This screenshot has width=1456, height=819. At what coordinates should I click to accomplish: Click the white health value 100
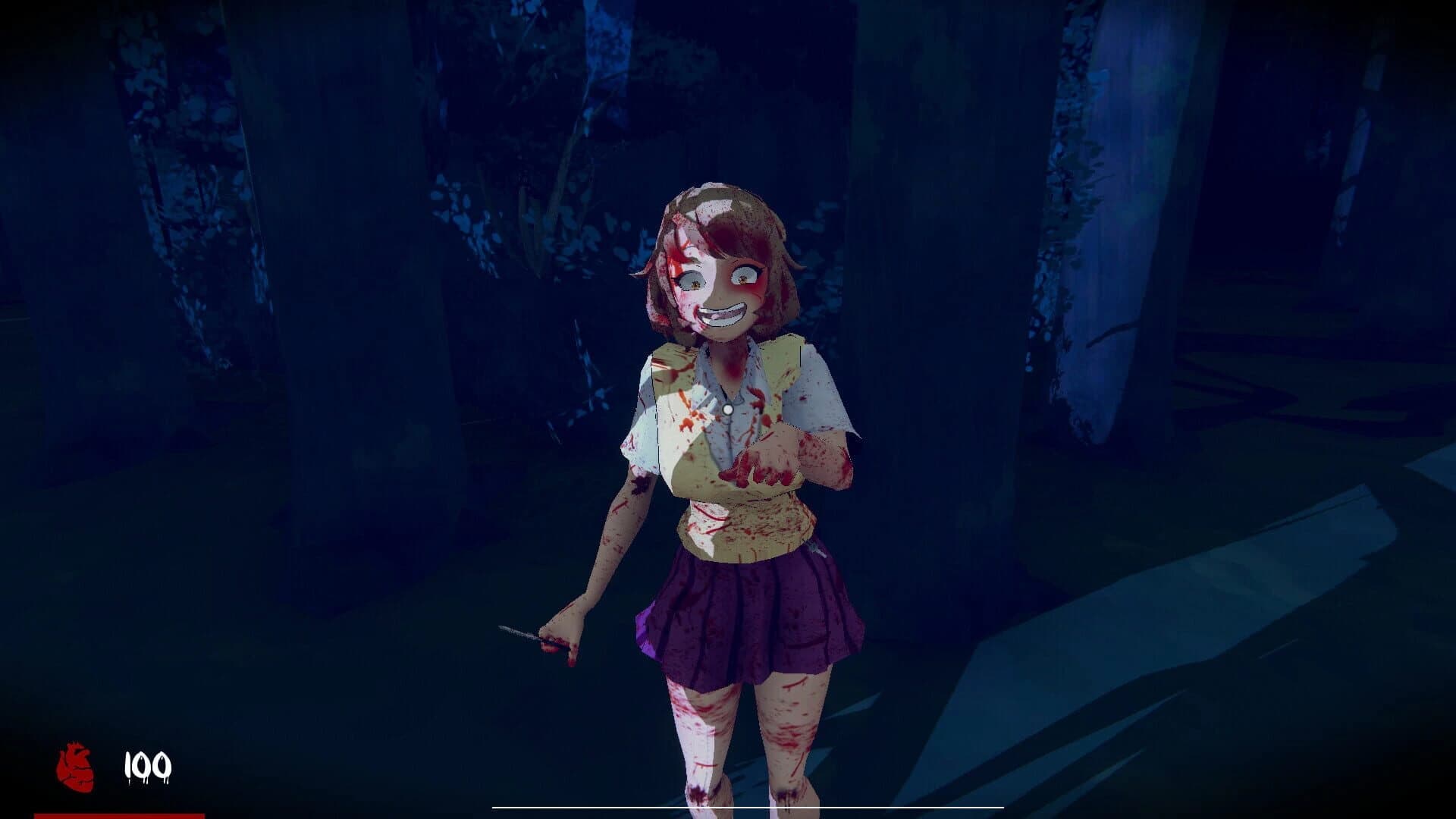[149, 766]
